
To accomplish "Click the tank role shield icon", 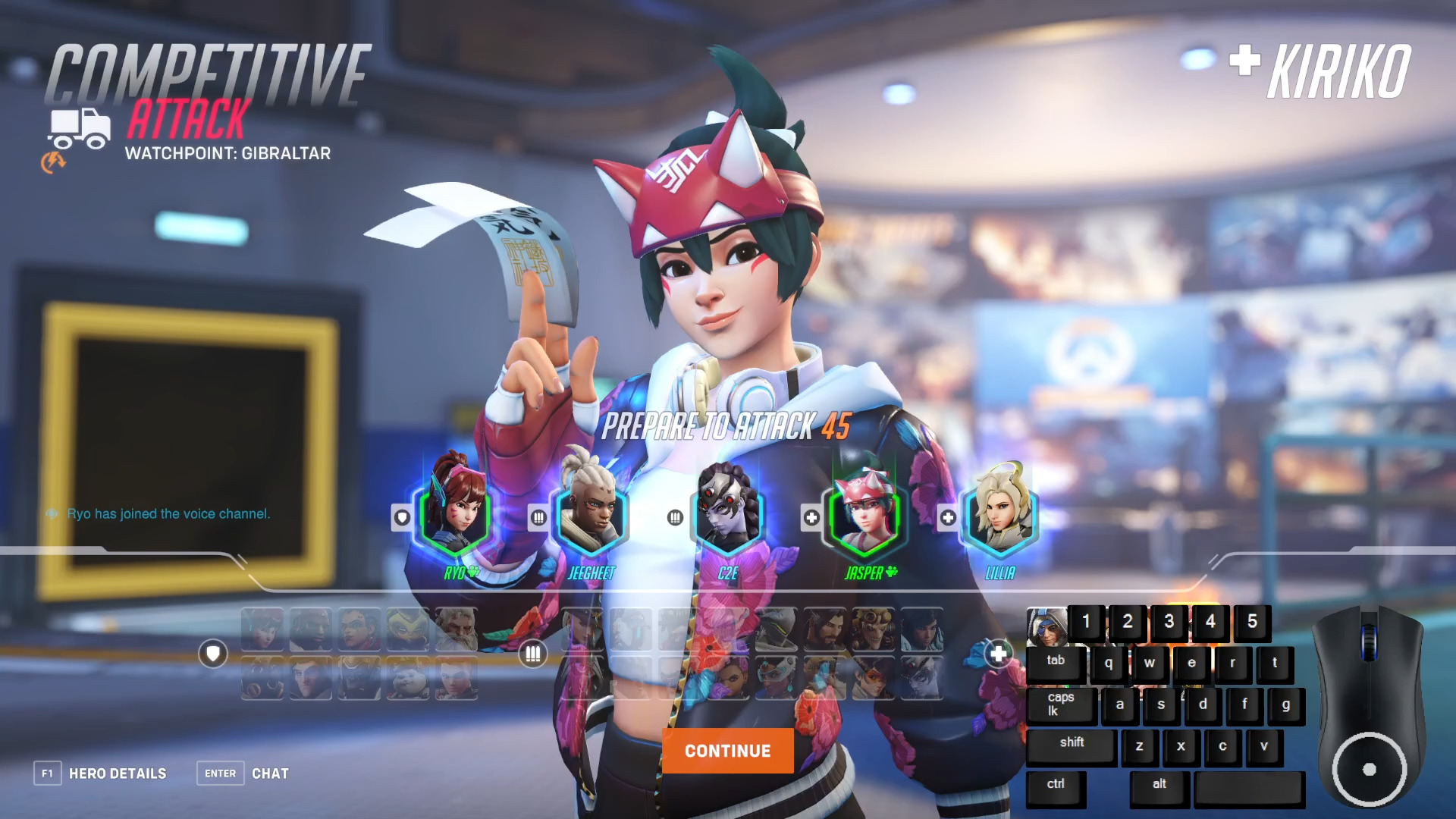I will 213,654.
